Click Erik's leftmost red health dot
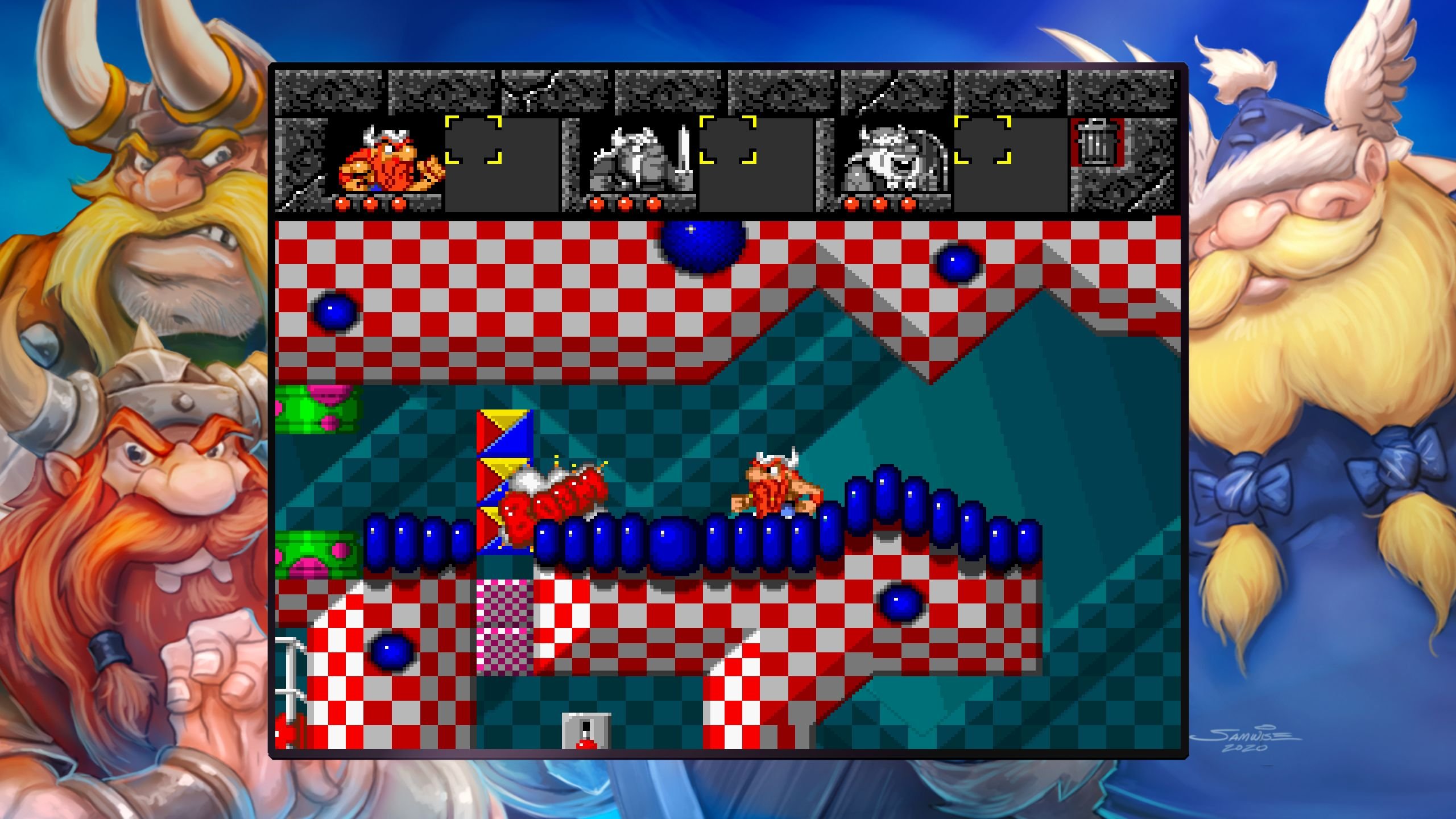The height and width of the screenshot is (819, 1456). 341,203
